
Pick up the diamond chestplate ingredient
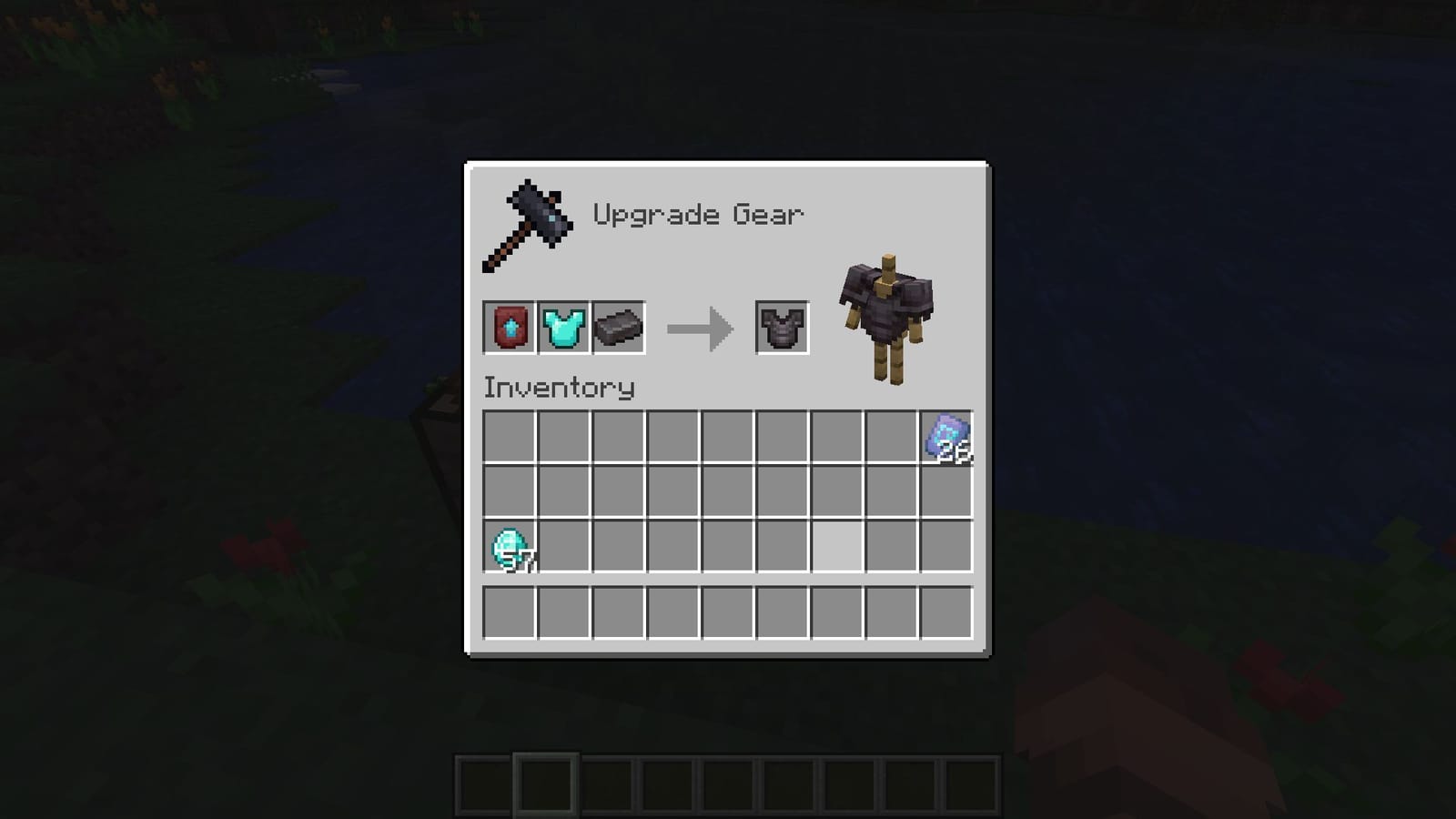563,328
